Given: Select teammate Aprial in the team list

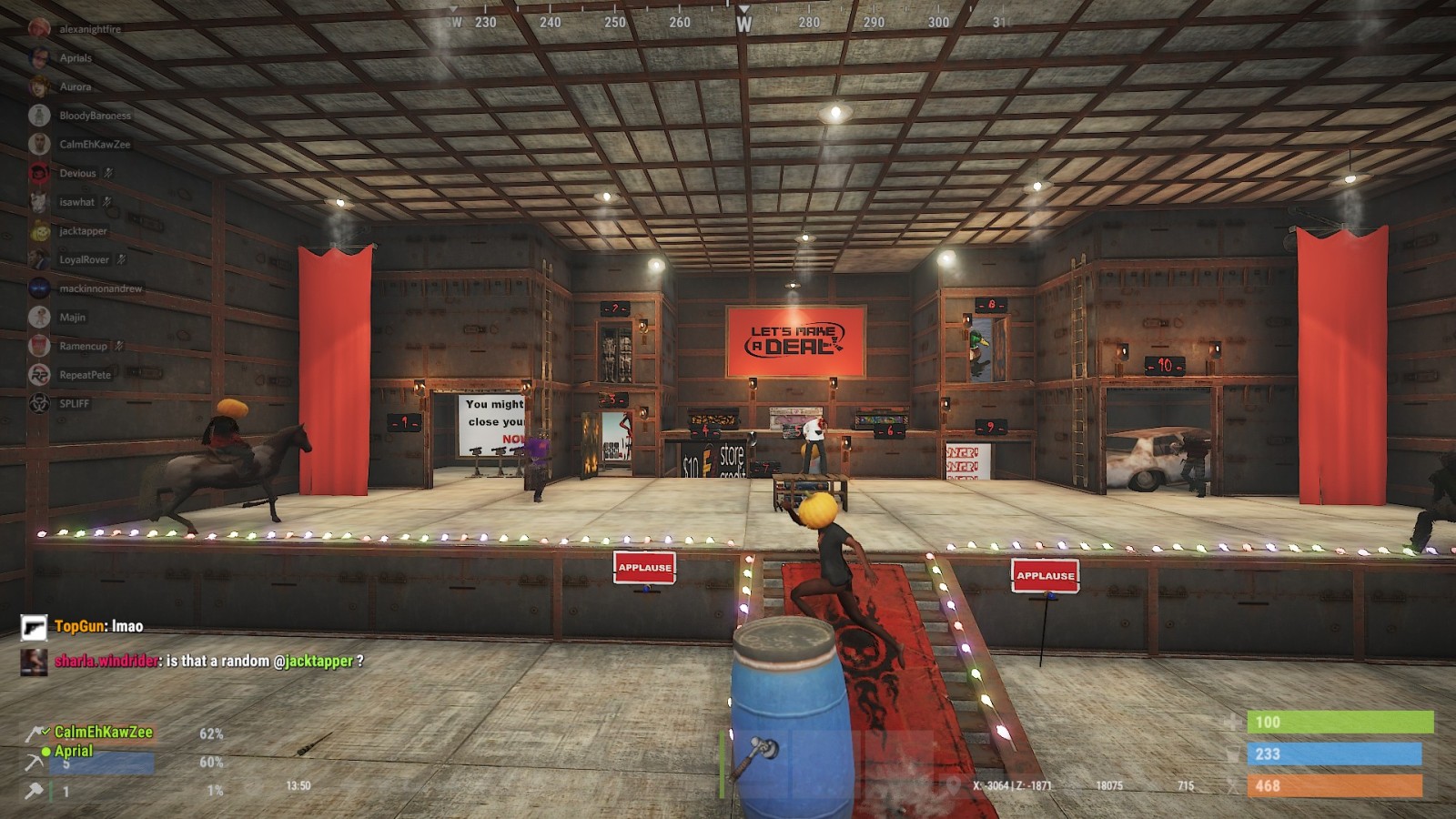Looking at the screenshot, I should coord(74,751).
